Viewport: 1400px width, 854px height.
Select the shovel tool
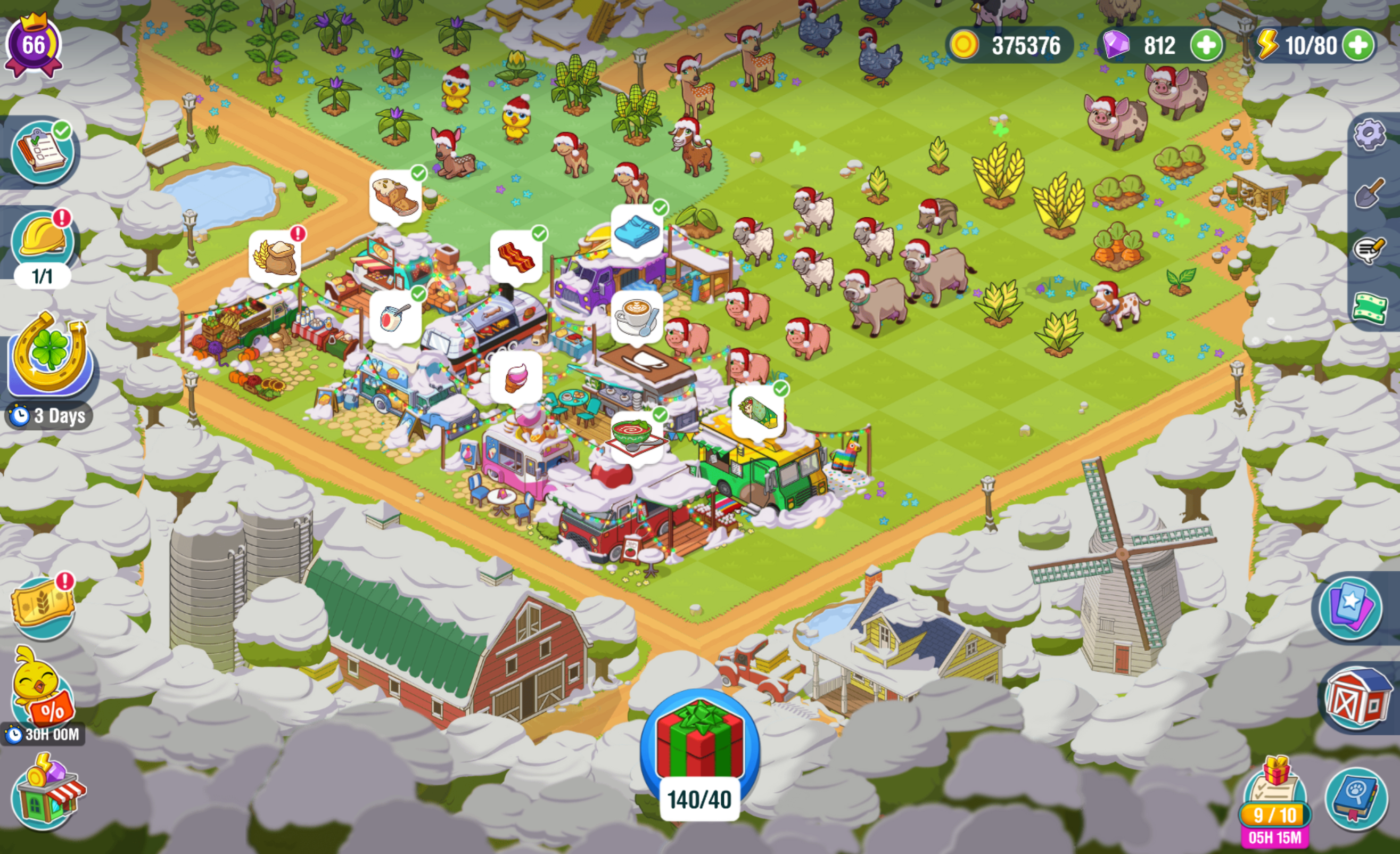tap(1369, 193)
